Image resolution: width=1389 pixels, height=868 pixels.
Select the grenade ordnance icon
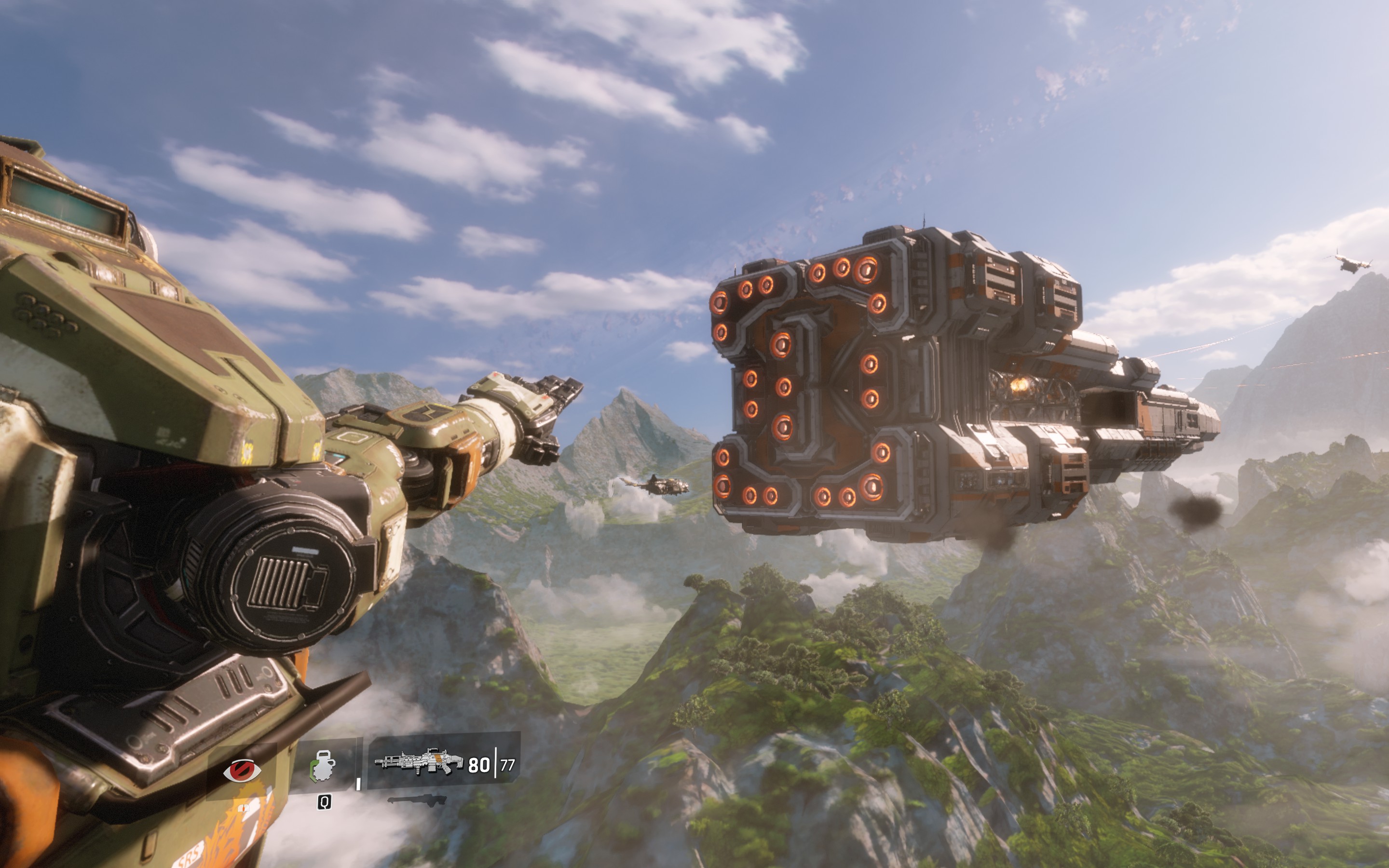[x=322, y=766]
